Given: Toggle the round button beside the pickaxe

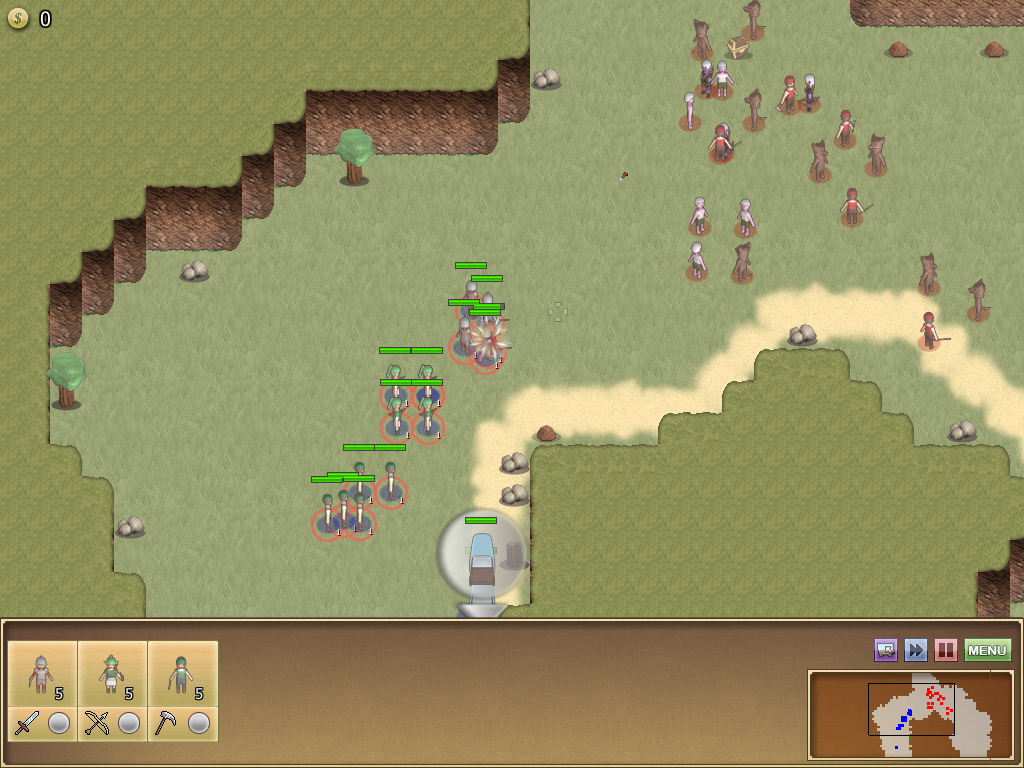Looking at the screenshot, I should [199, 723].
